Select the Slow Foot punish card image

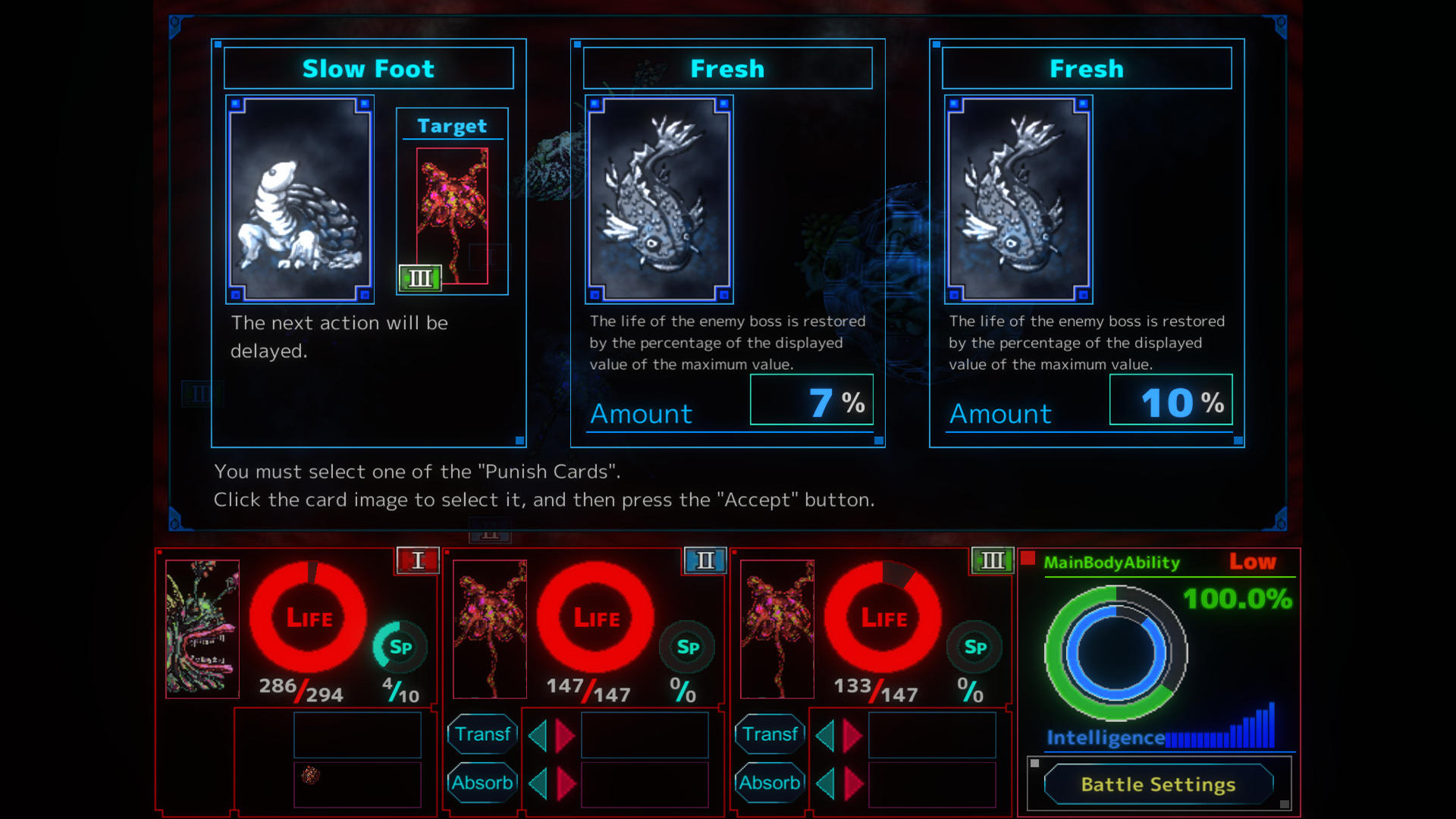coord(300,199)
